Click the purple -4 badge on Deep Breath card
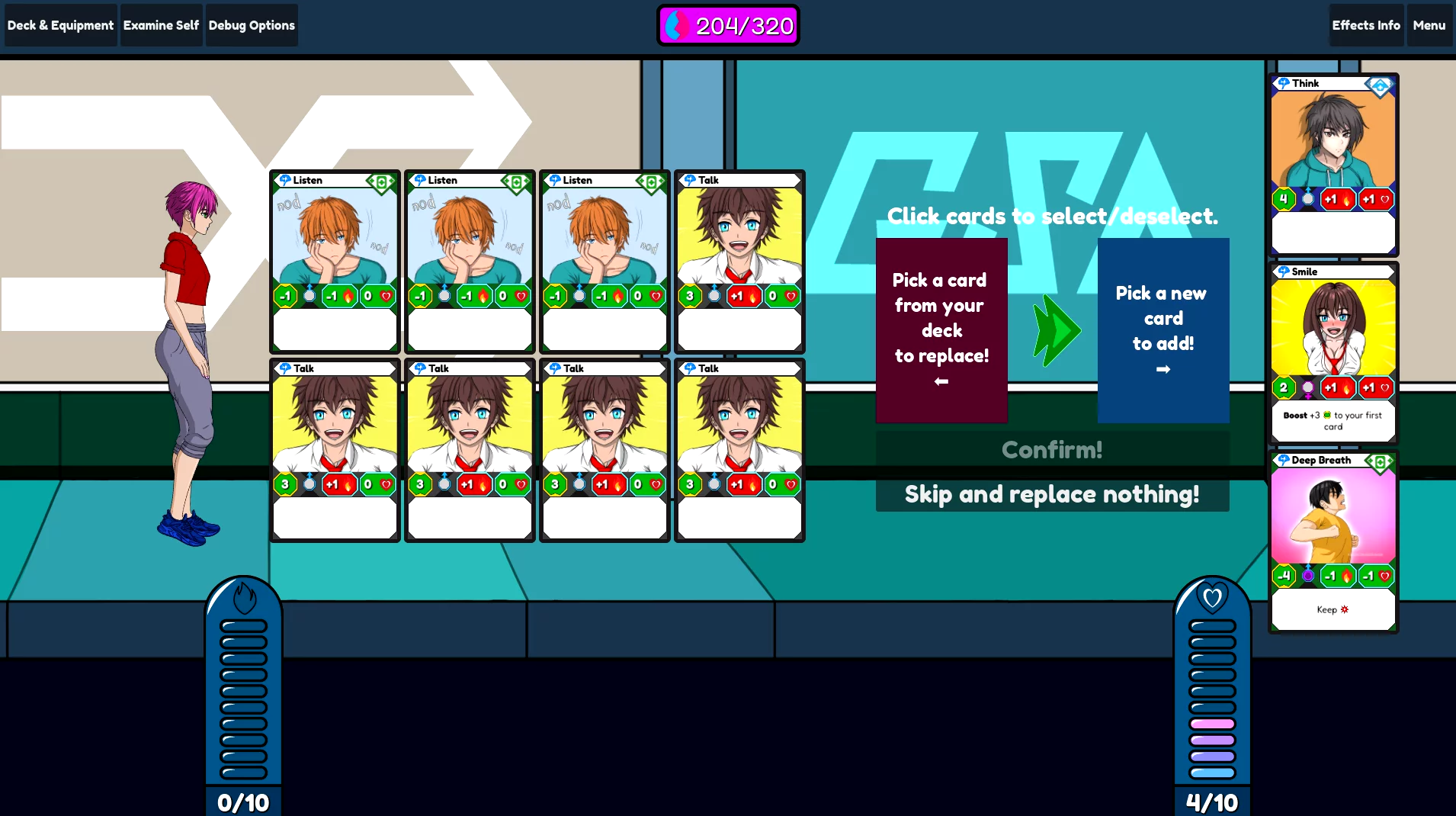The height and width of the screenshot is (816, 1456). tap(1284, 577)
